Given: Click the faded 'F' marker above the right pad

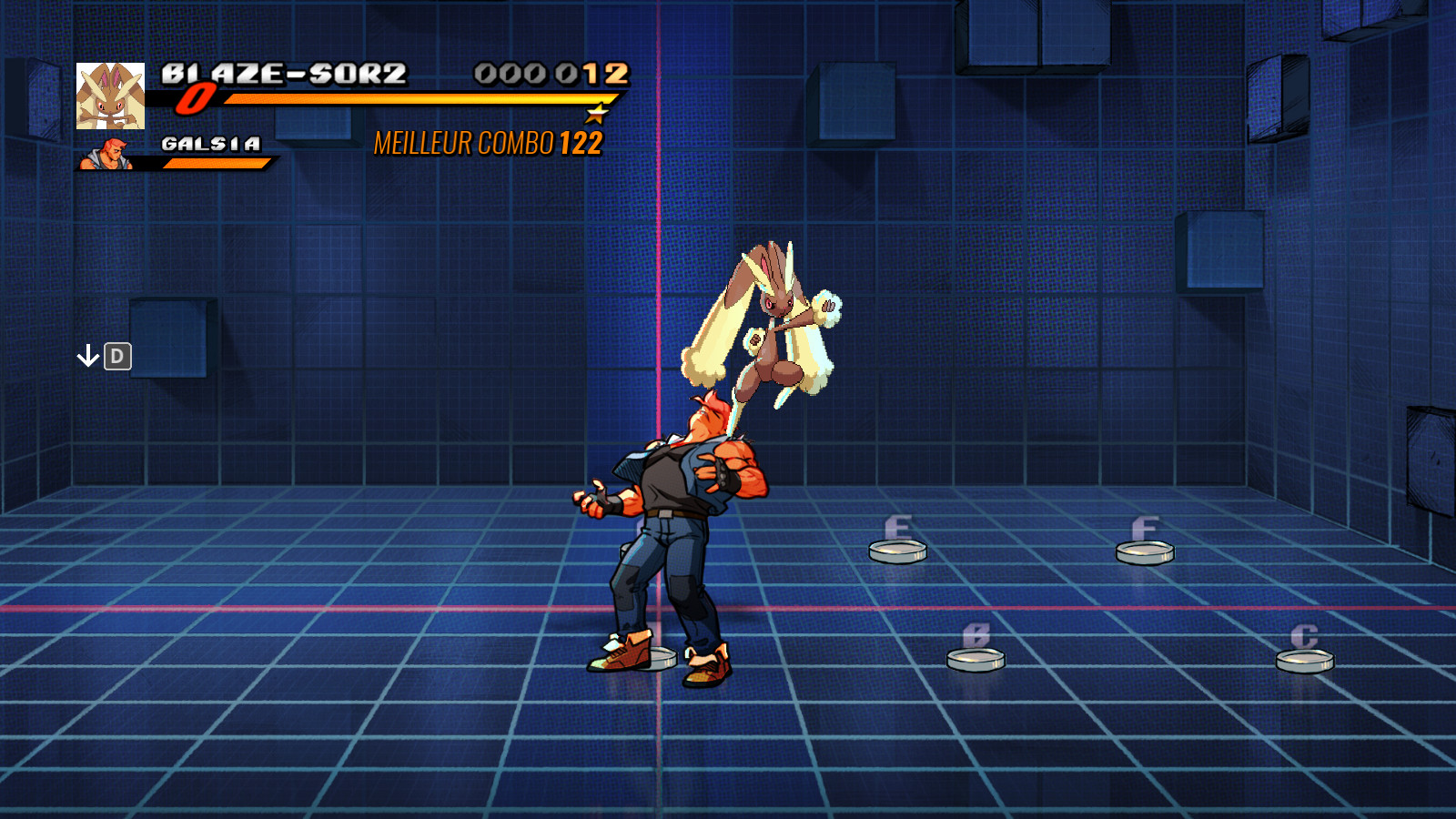Looking at the screenshot, I should (1145, 528).
